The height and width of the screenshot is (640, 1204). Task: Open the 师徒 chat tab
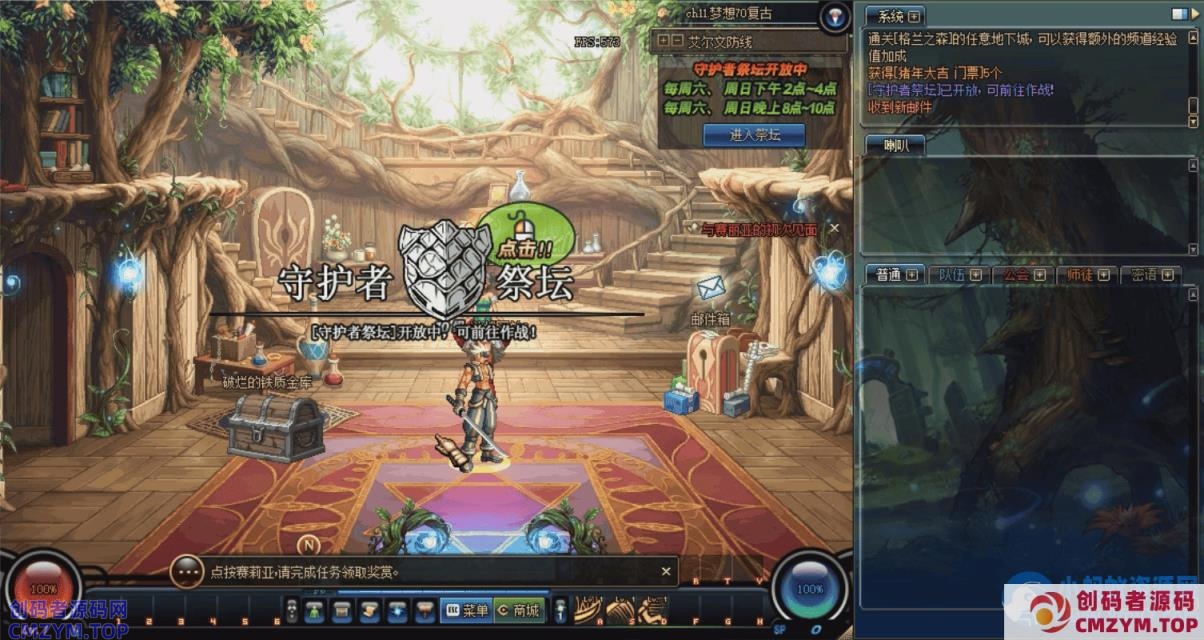coord(1086,275)
